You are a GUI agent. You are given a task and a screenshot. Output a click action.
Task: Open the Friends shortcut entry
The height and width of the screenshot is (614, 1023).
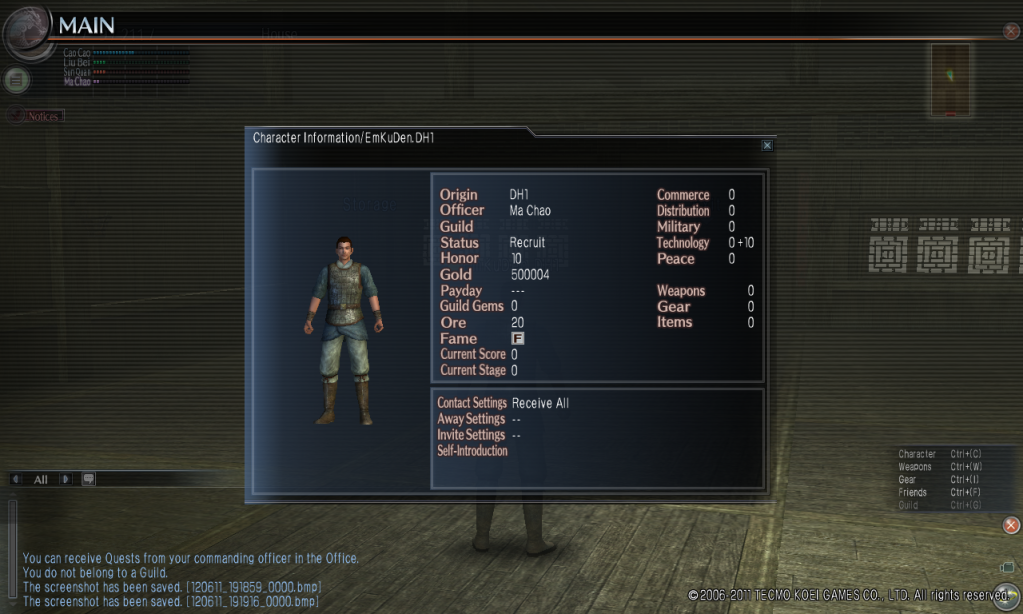(912, 493)
